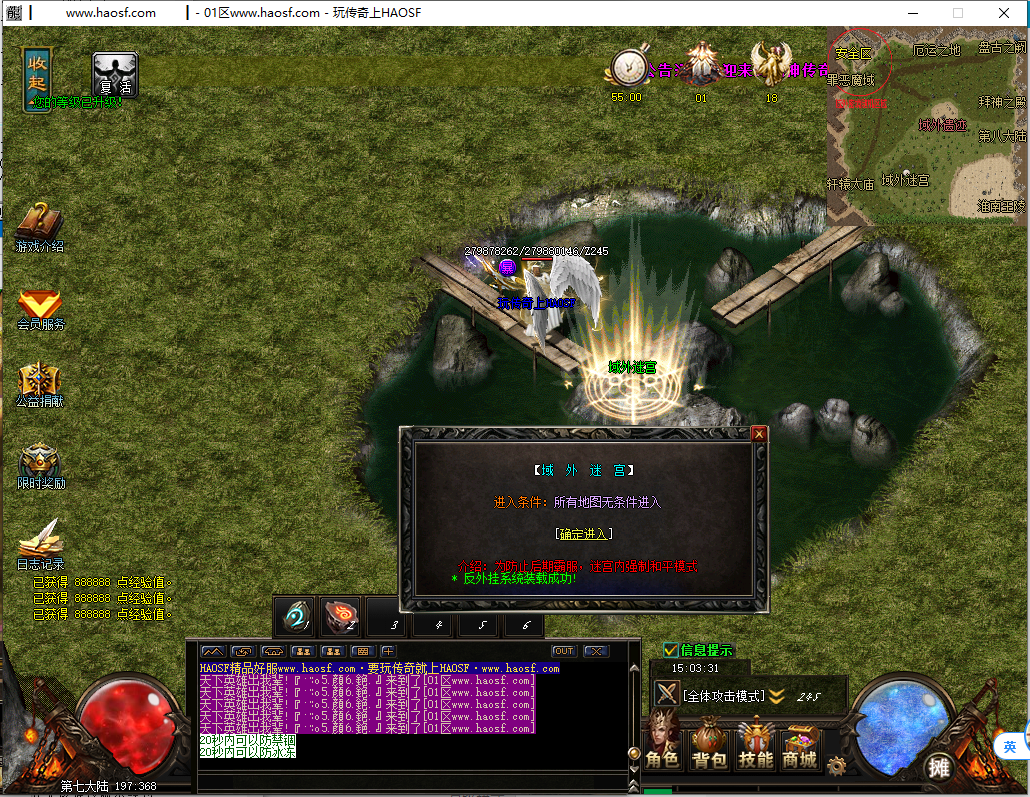This screenshot has height=797, width=1030.
Task: Maximize the game window
Action: click(957, 13)
